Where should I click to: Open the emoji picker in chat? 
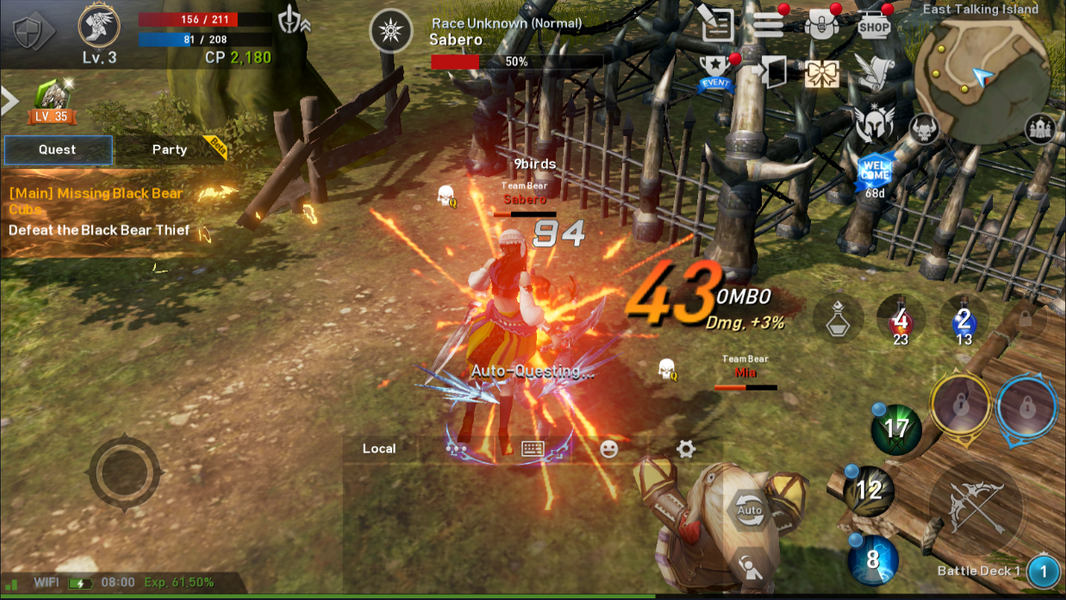[x=609, y=449]
